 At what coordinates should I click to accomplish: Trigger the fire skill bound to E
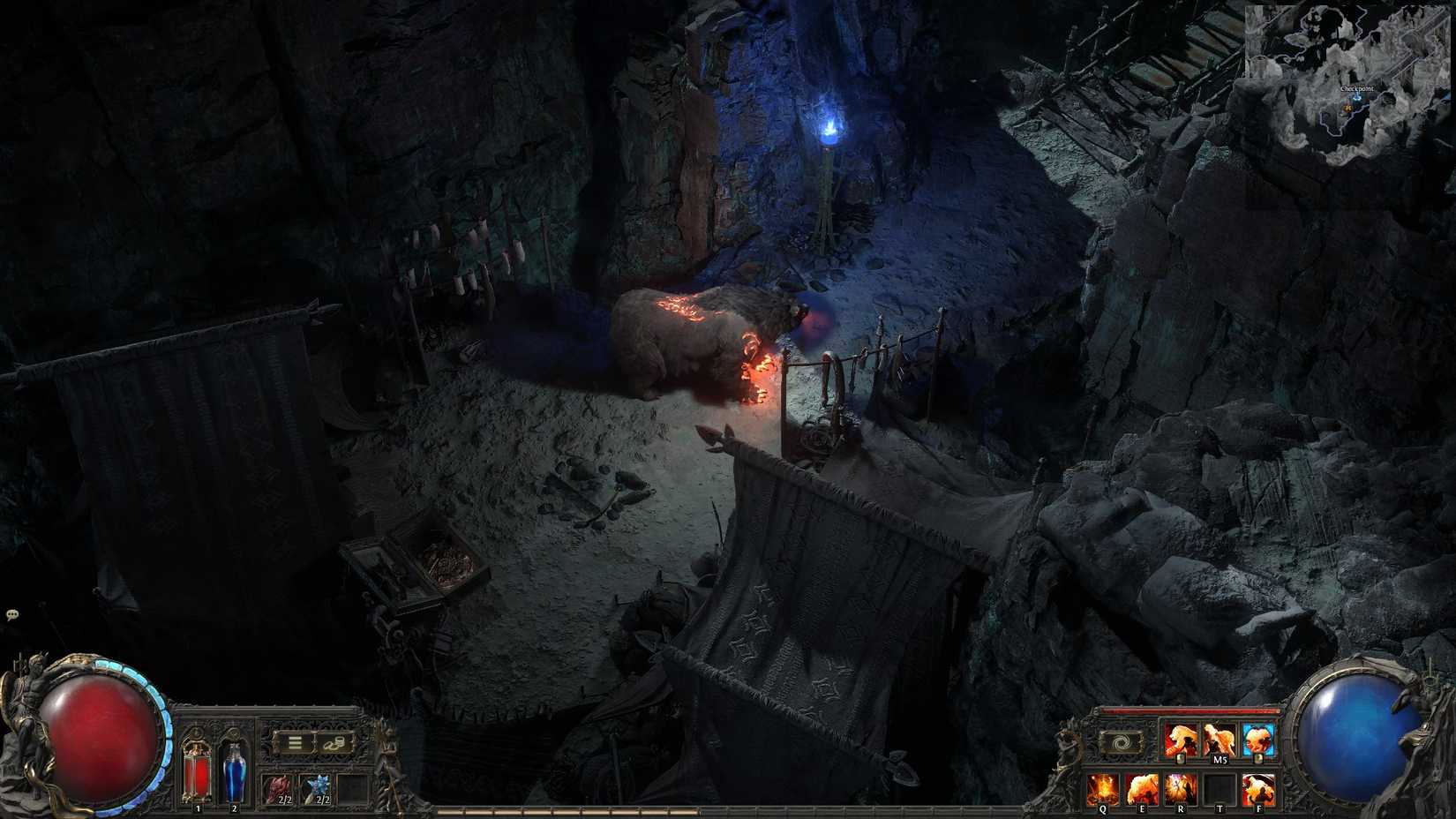click(x=1142, y=788)
